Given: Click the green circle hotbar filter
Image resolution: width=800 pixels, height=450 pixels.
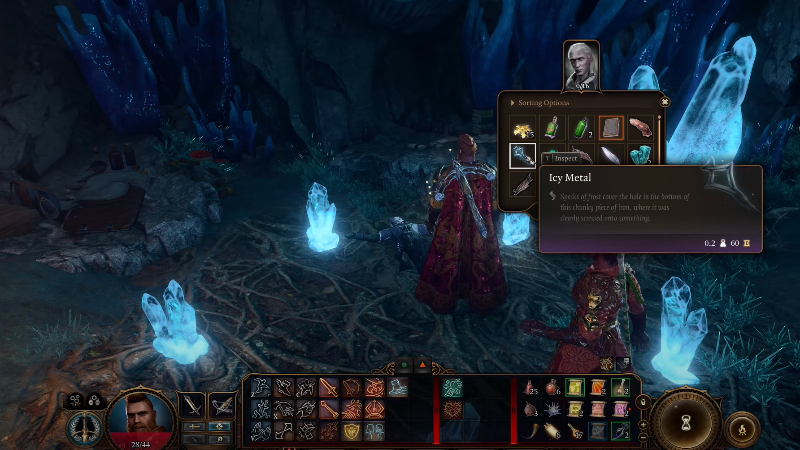Looking at the screenshot, I should coord(405,366).
